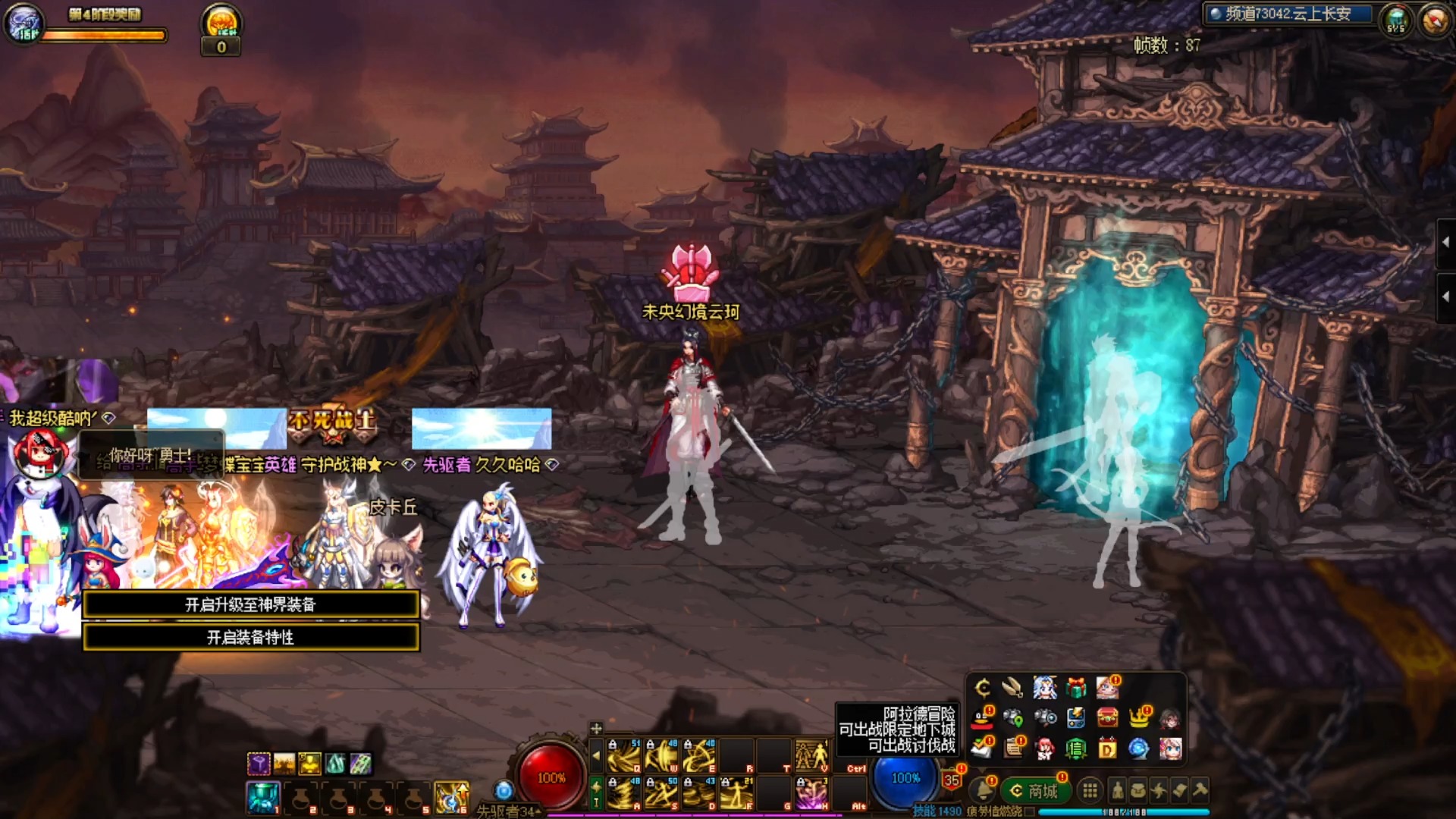
Task: Click the 开启升级至神界装备 button
Action: coord(250,604)
